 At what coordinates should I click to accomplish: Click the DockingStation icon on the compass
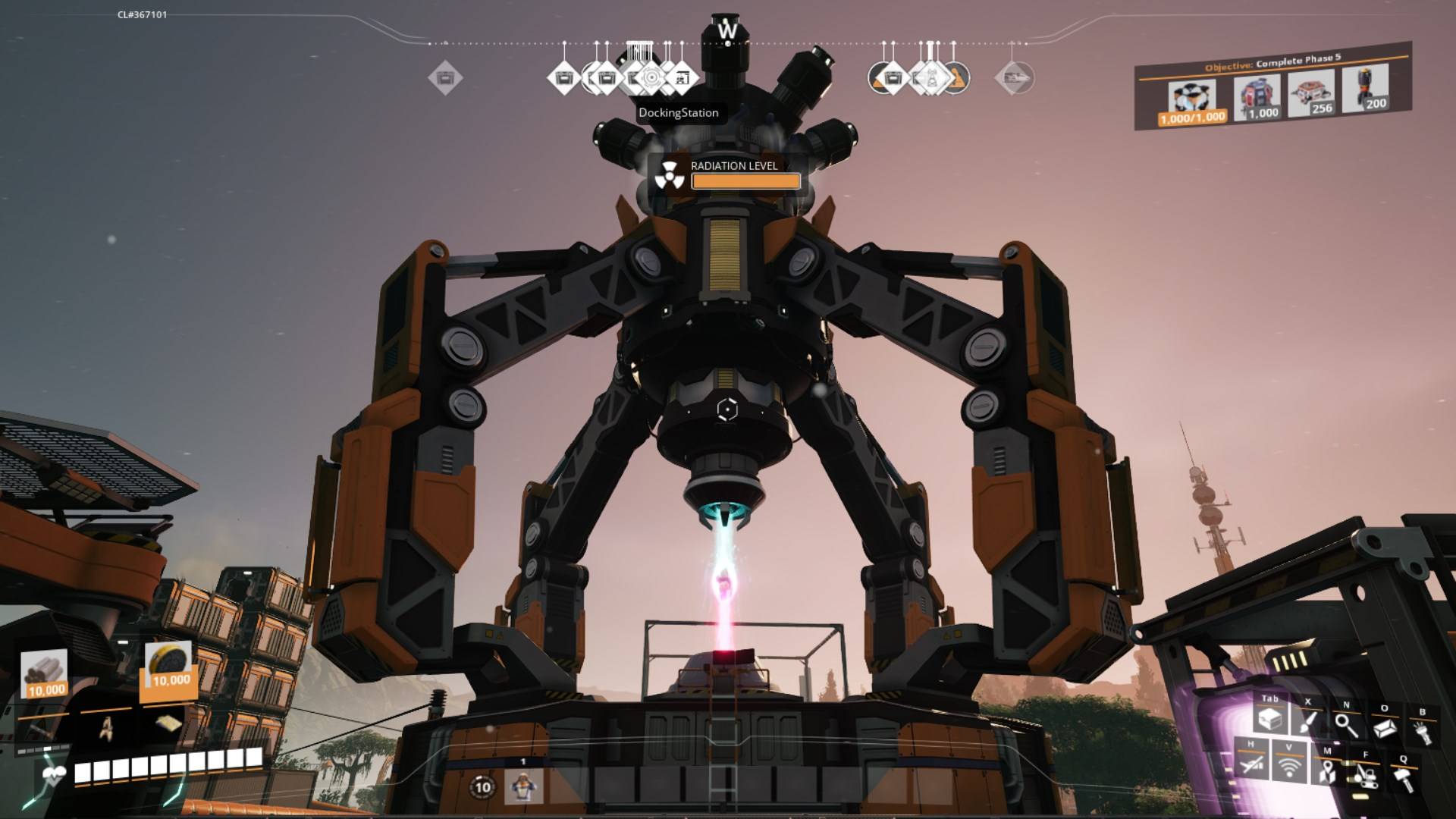652,78
